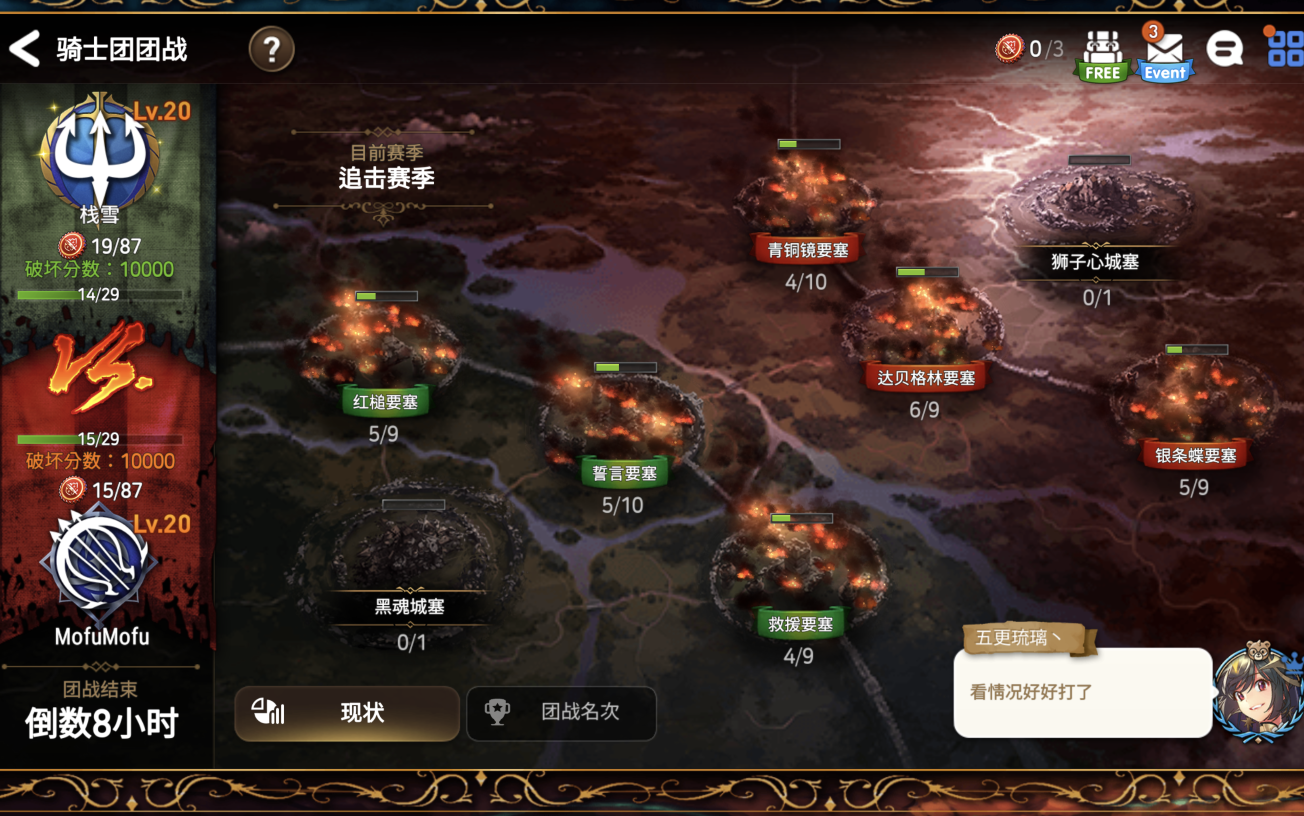Image resolution: width=1304 pixels, height=816 pixels.
Task: View the 栈雪 guild emblem
Action: point(99,153)
